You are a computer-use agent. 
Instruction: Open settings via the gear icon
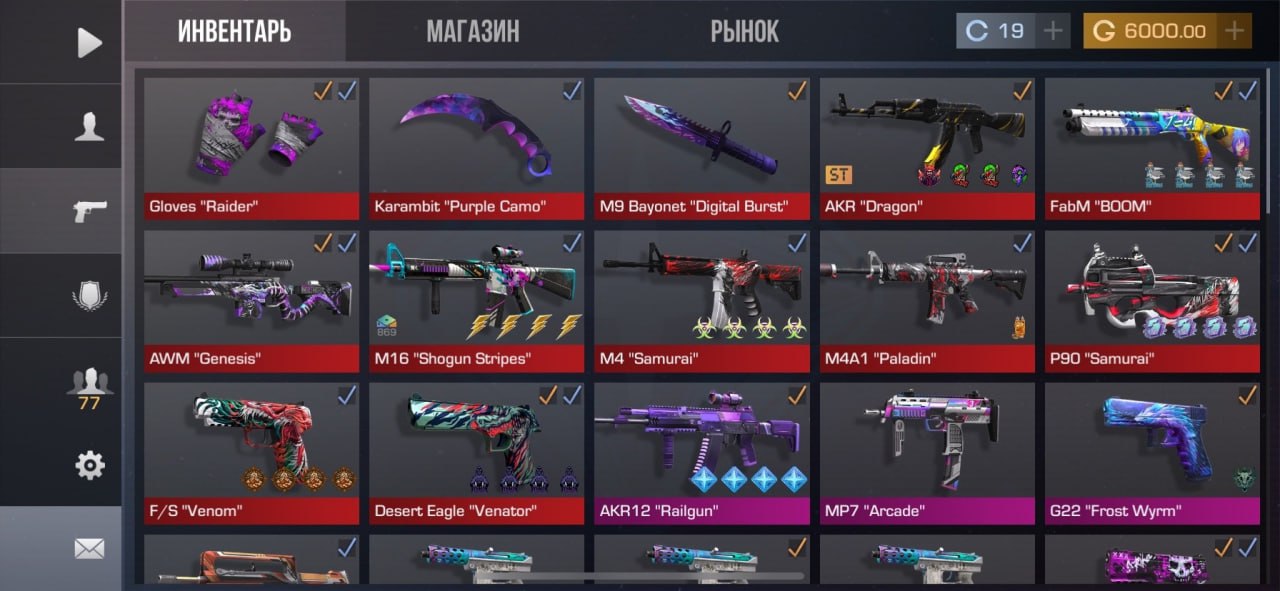click(x=89, y=465)
